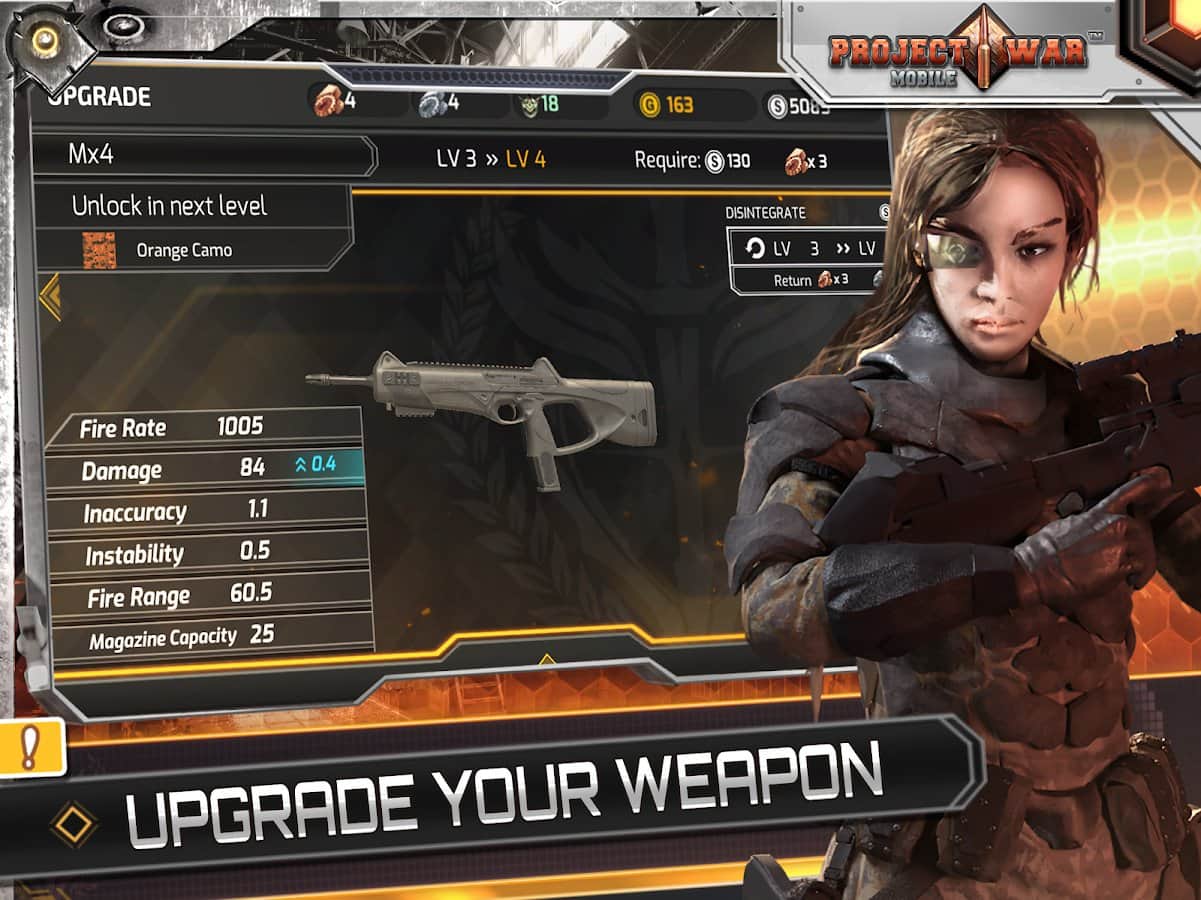
Task: Click the Mx4 weapon name field
Action: 205,156
